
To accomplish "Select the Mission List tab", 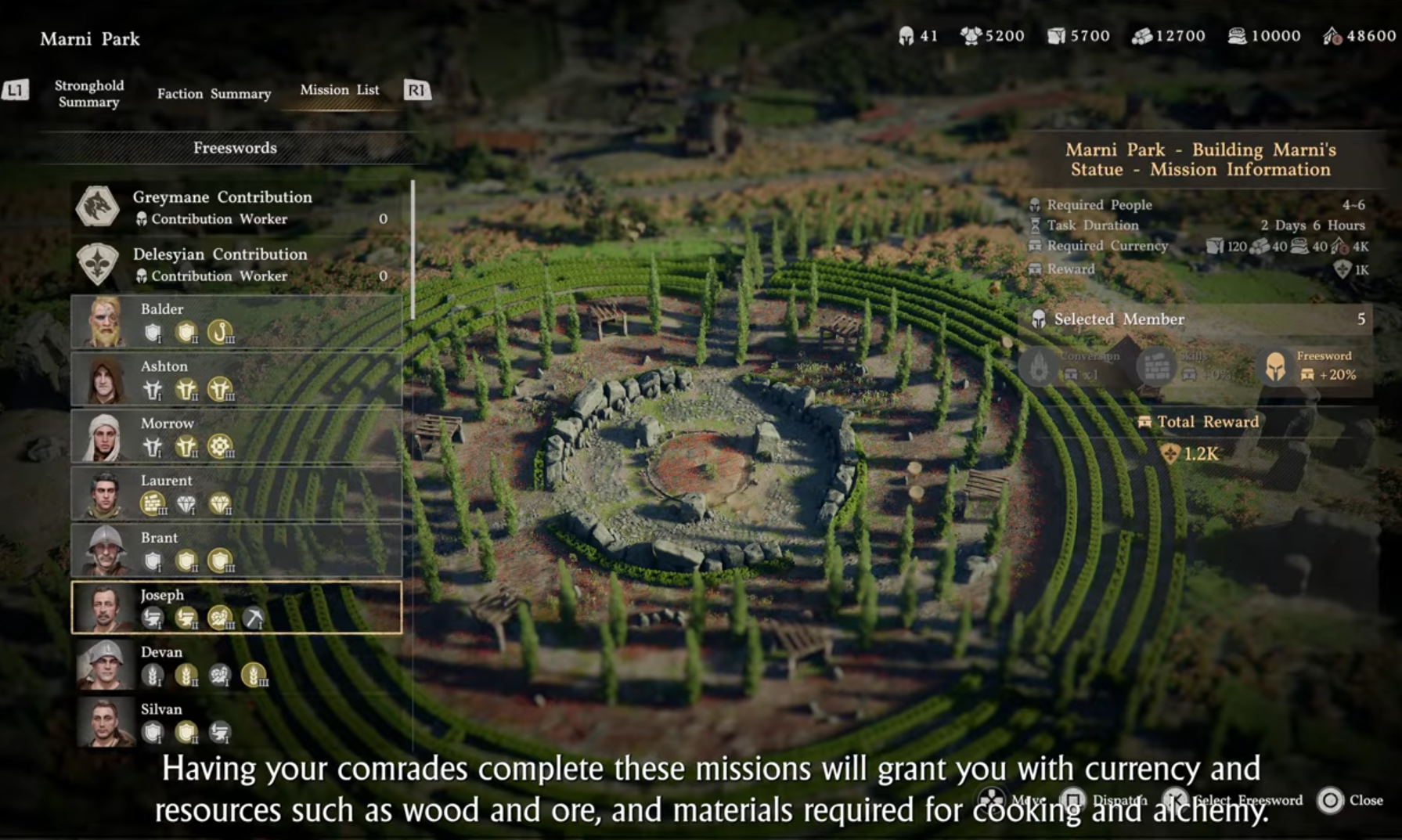I will [339, 90].
